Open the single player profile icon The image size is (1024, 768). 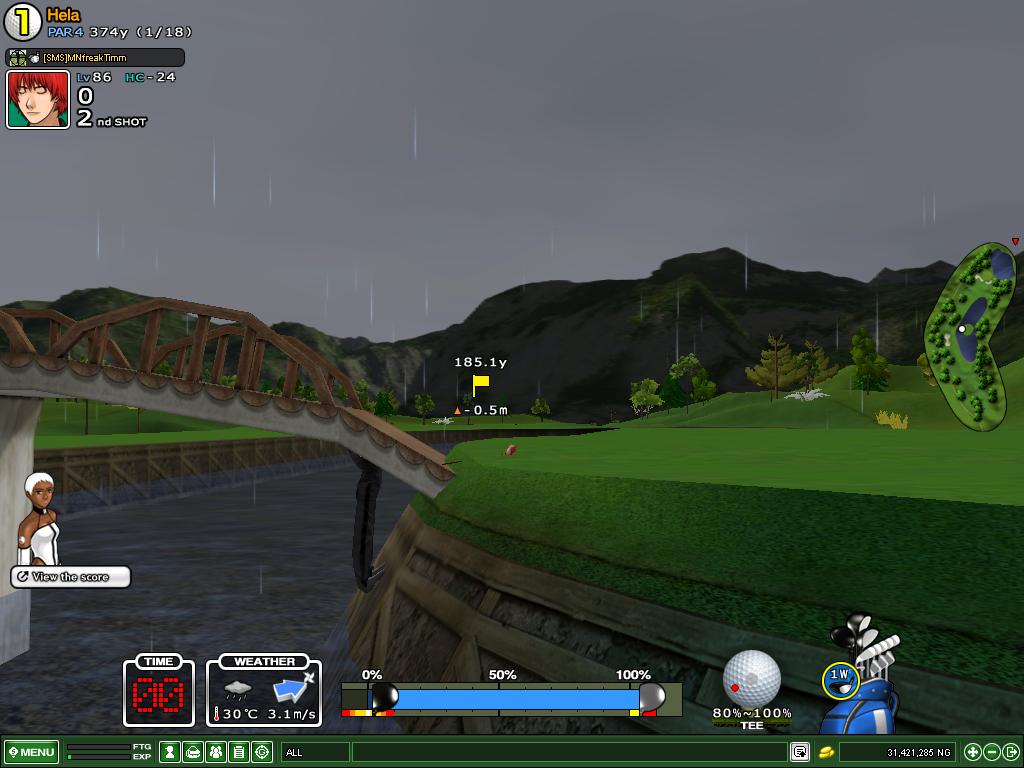pyautogui.click(x=170, y=752)
